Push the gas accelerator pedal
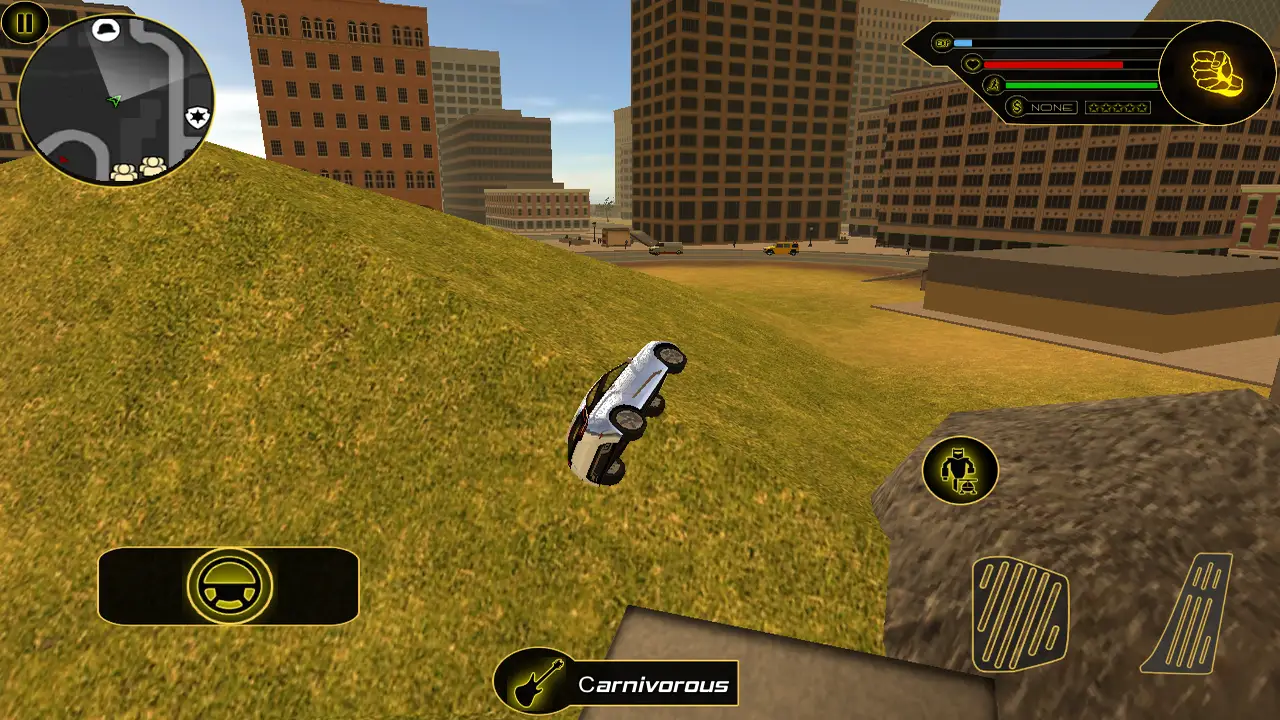1280x720 pixels. [1187, 612]
